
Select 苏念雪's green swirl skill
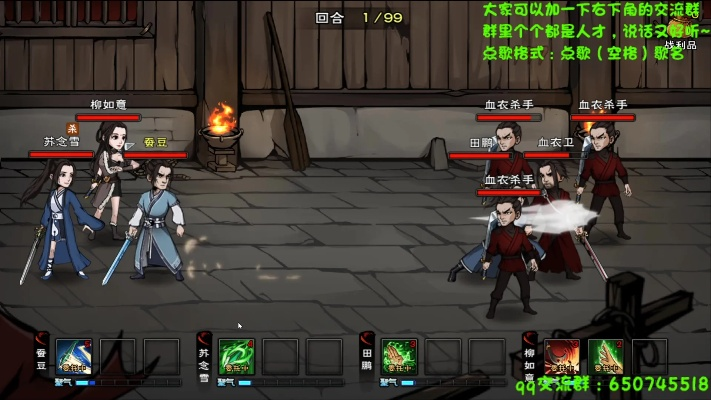(237, 356)
